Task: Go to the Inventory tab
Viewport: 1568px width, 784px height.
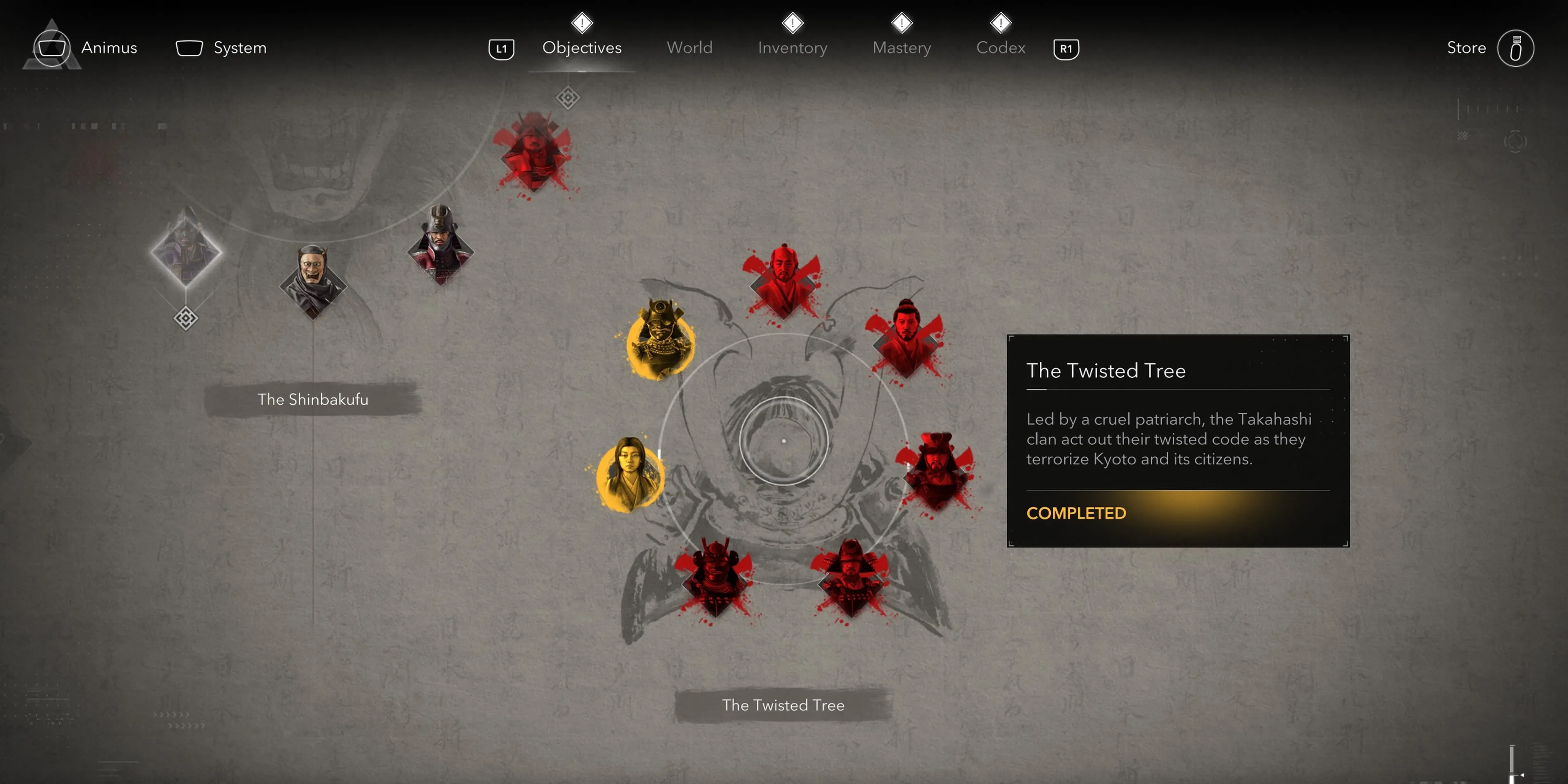Action: coord(792,47)
